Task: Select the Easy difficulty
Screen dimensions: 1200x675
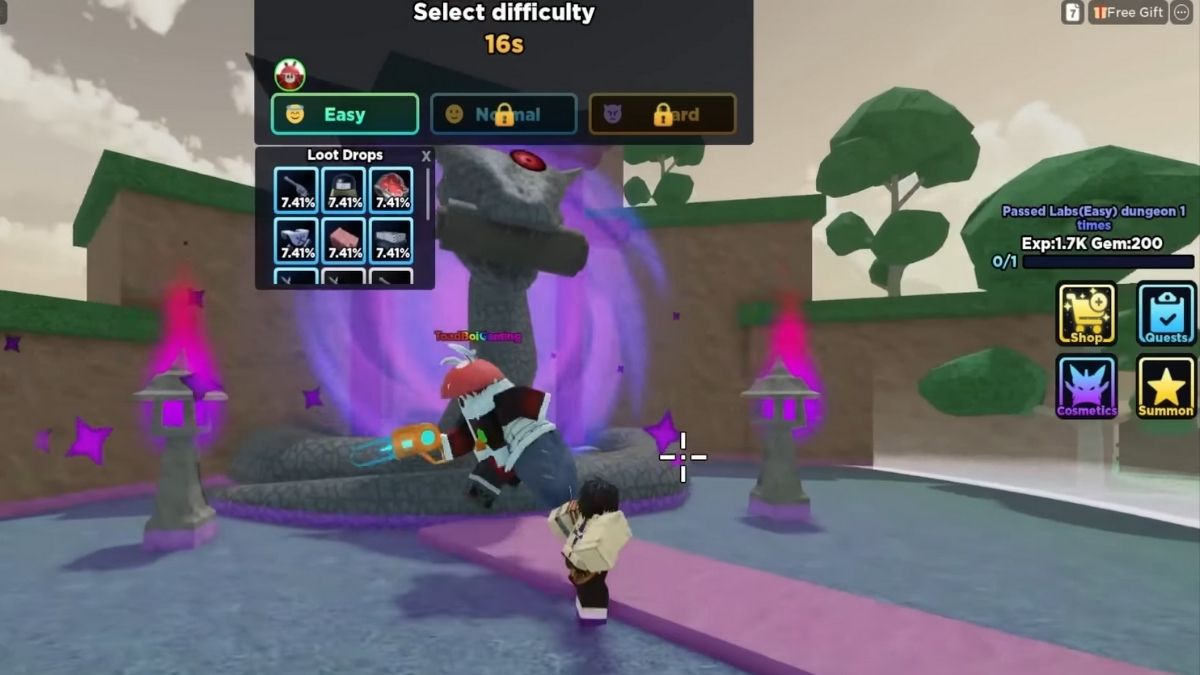Action: coord(344,114)
